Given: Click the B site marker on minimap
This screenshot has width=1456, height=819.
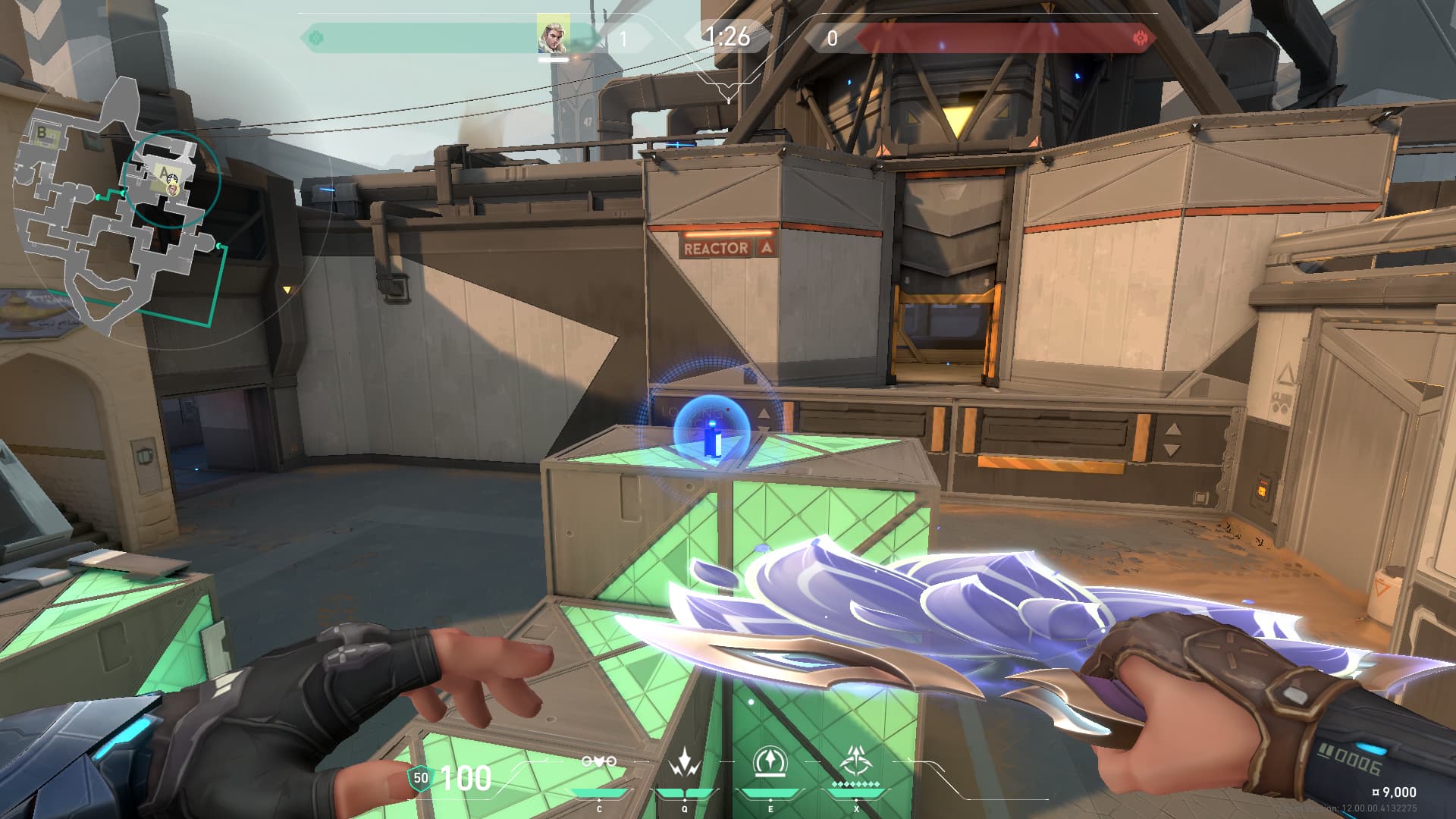Looking at the screenshot, I should (x=42, y=133).
